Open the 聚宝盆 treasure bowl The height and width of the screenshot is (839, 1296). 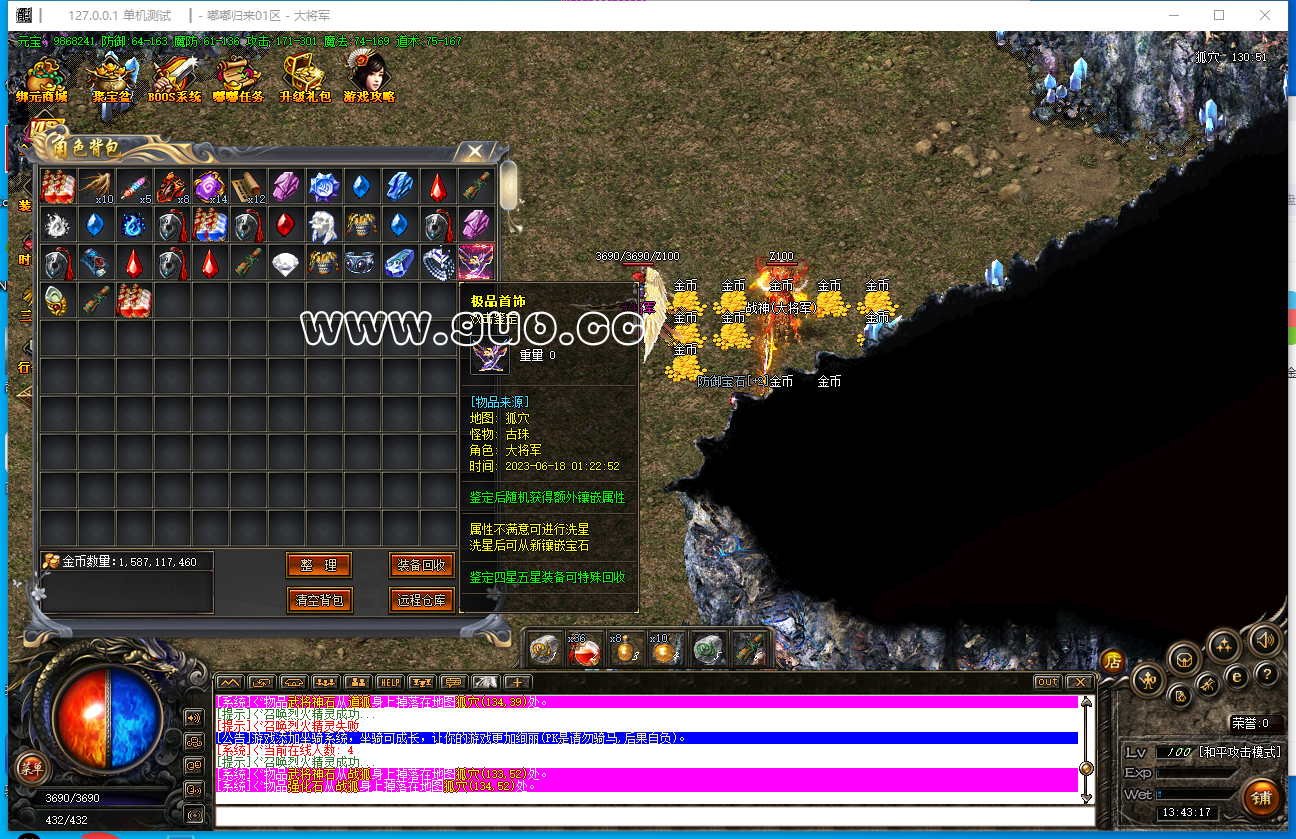111,78
